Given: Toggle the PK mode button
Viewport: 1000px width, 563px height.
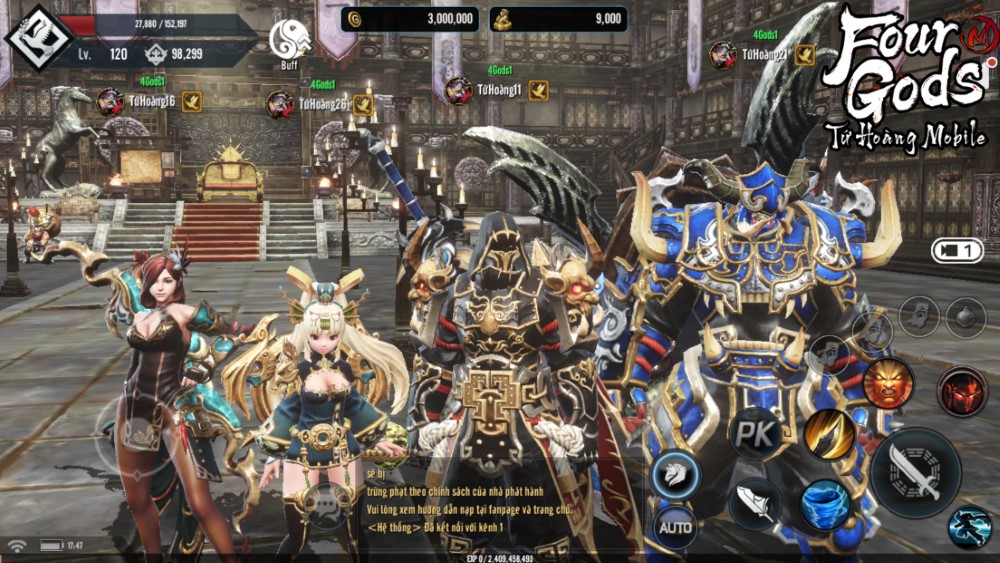Looking at the screenshot, I should pyautogui.click(x=753, y=432).
